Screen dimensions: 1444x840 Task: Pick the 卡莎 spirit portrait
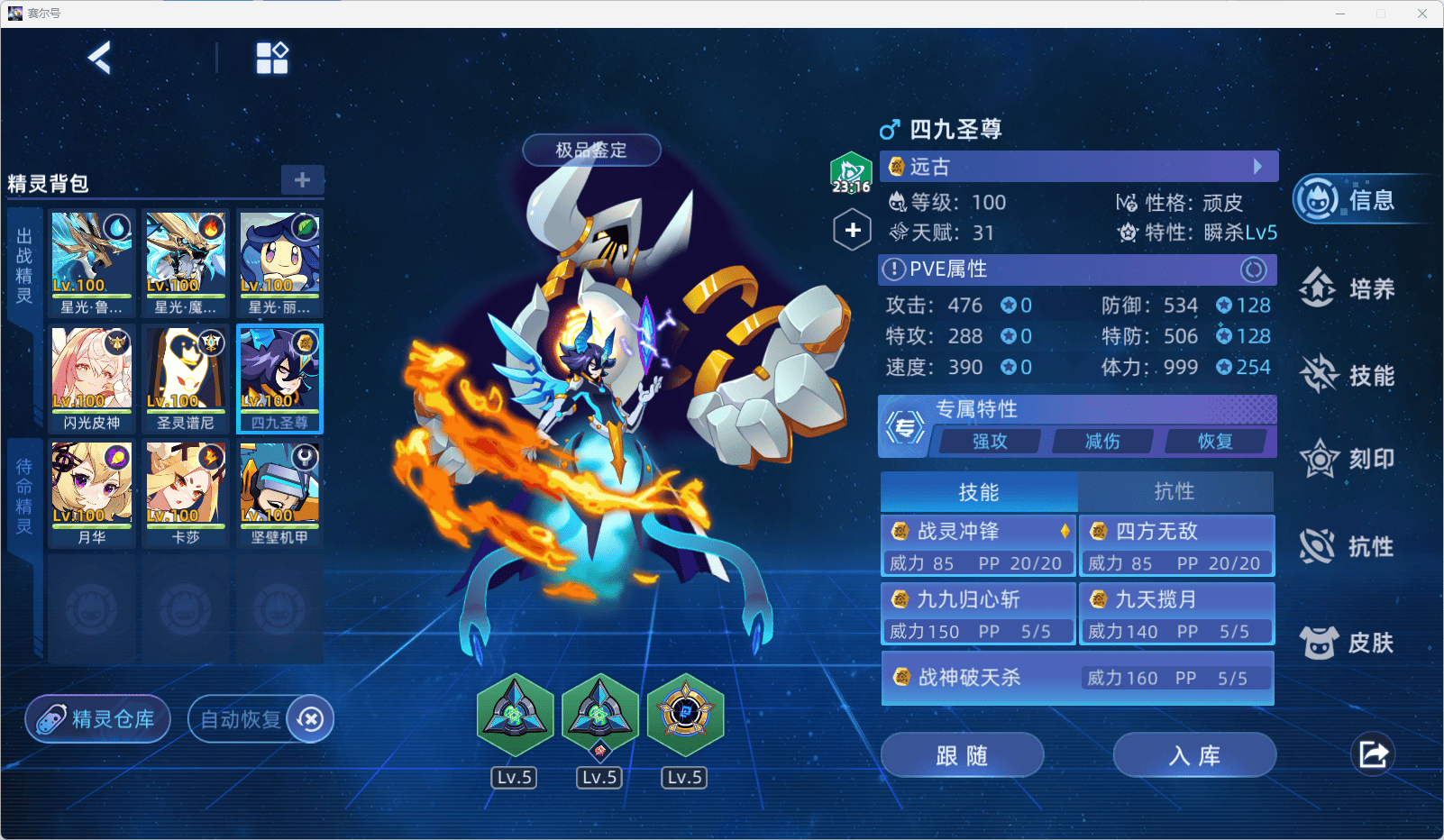[x=186, y=493]
